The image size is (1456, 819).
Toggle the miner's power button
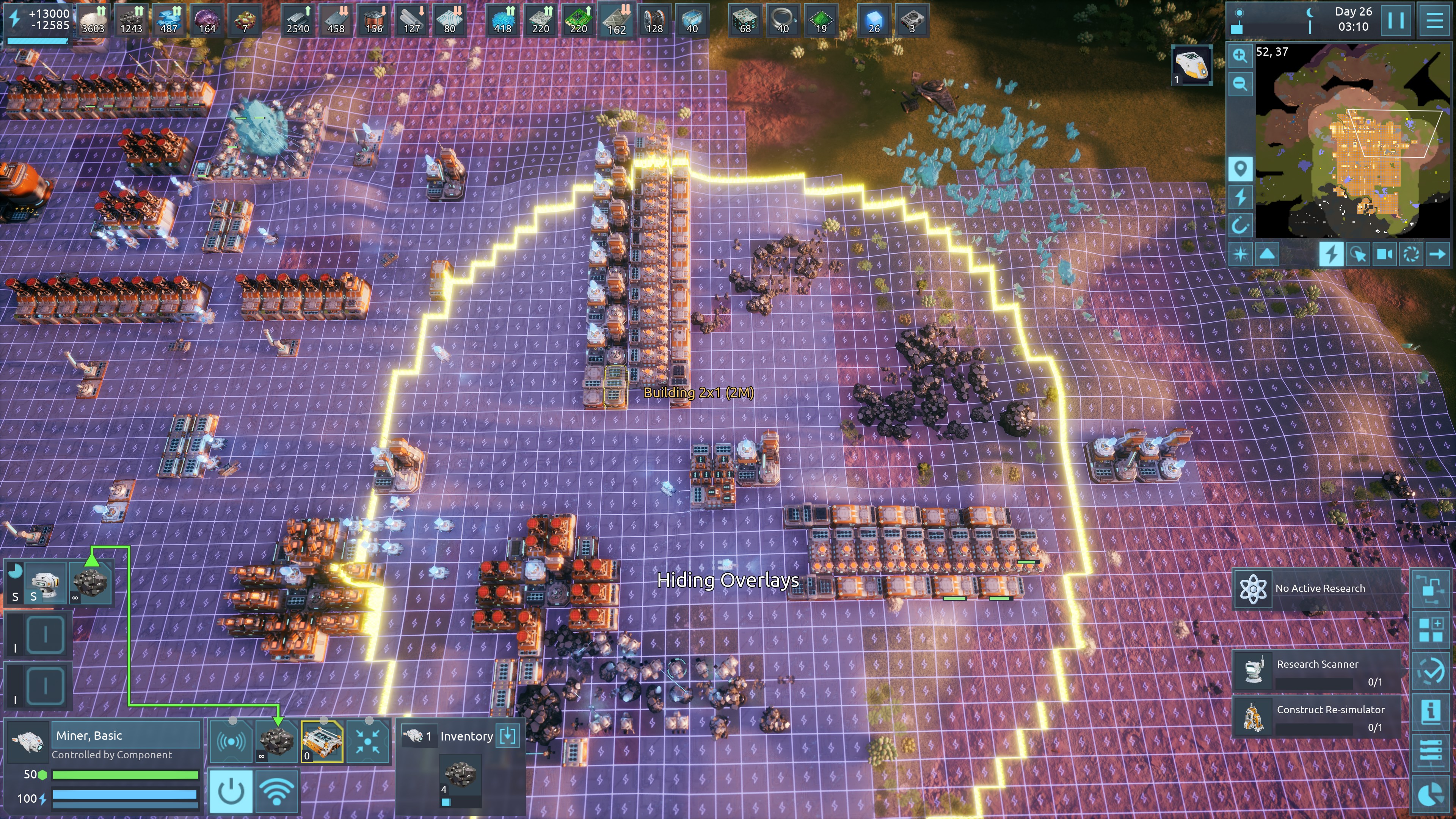231,792
